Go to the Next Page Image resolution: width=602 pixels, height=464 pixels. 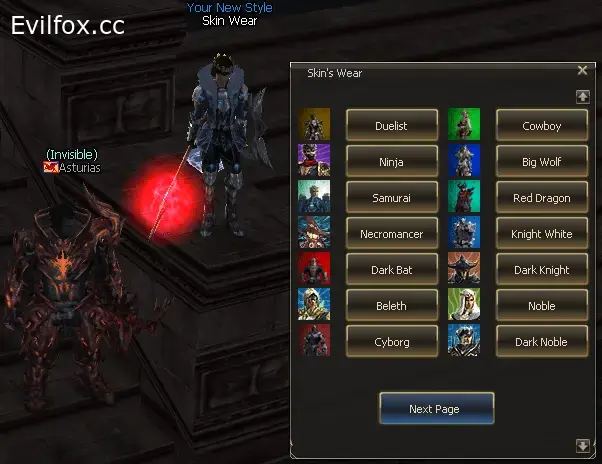pos(436,409)
